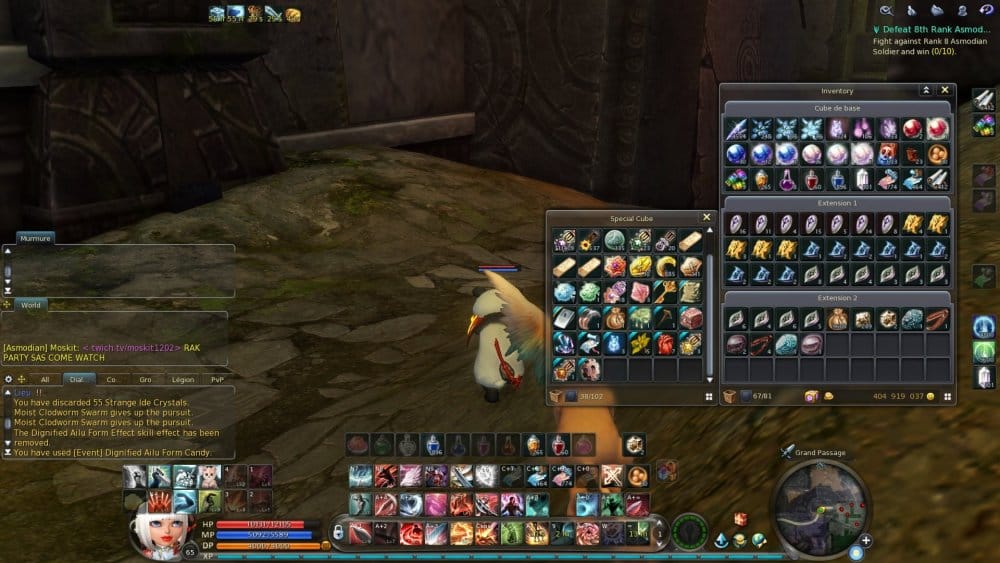Zoom in with the minimap plus button
The height and width of the screenshot is (563, 1000).
866,540
